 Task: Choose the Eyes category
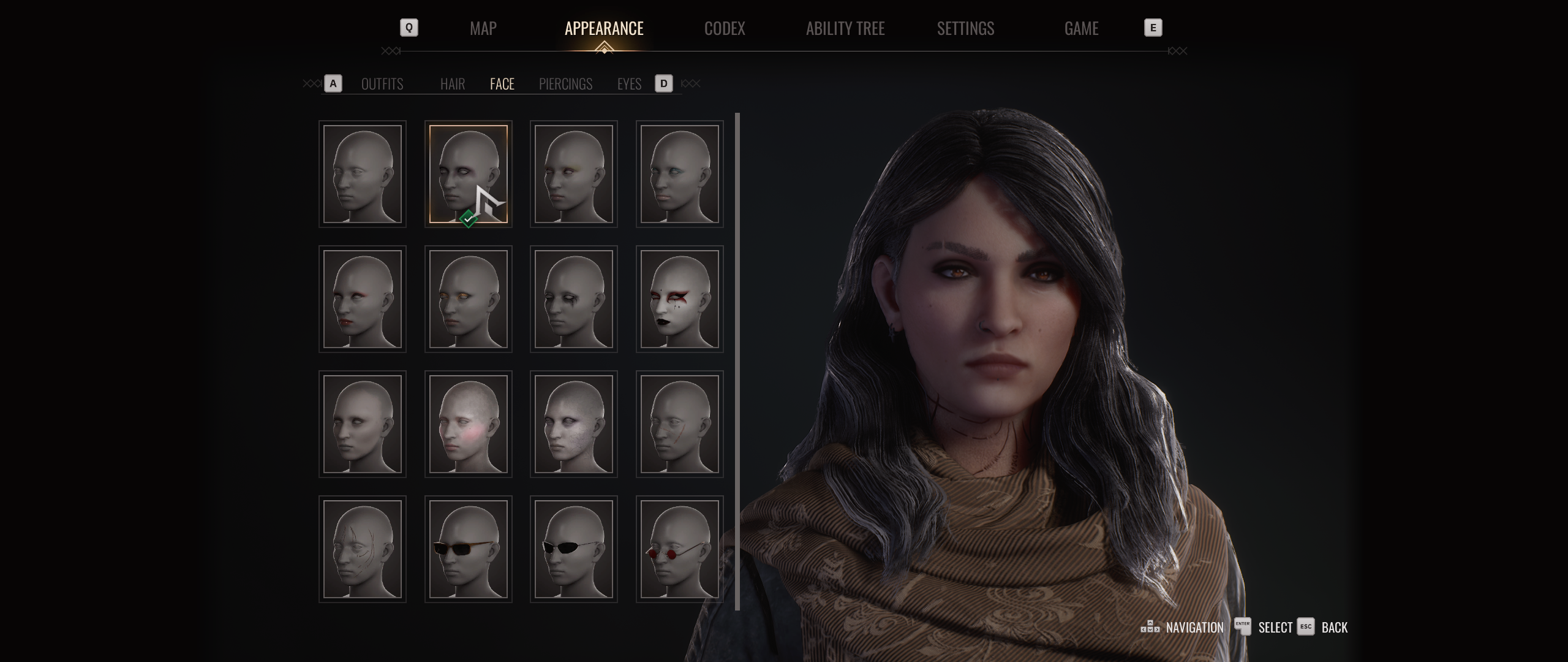(629, 84)
